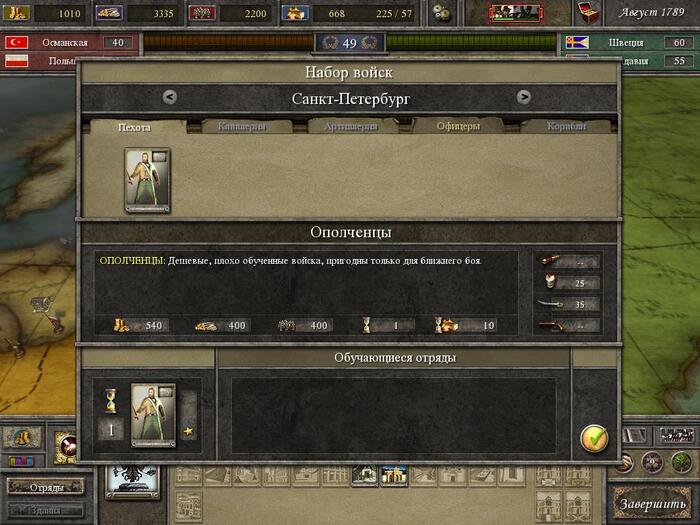Select the Османская faction entry
This screenshot has width=700, height=525.
coord(65,43)
